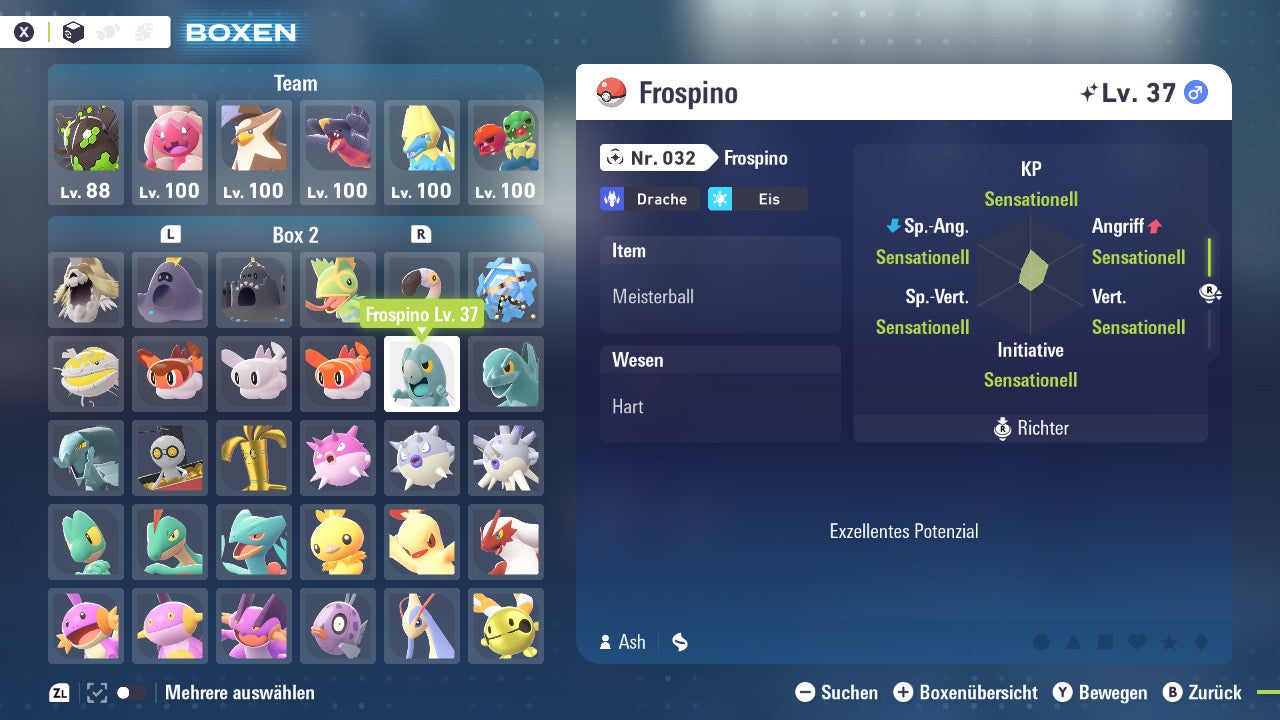
Task: Click the Pokéball icon beside the Frospino name
Action: [x=609, y=91]
